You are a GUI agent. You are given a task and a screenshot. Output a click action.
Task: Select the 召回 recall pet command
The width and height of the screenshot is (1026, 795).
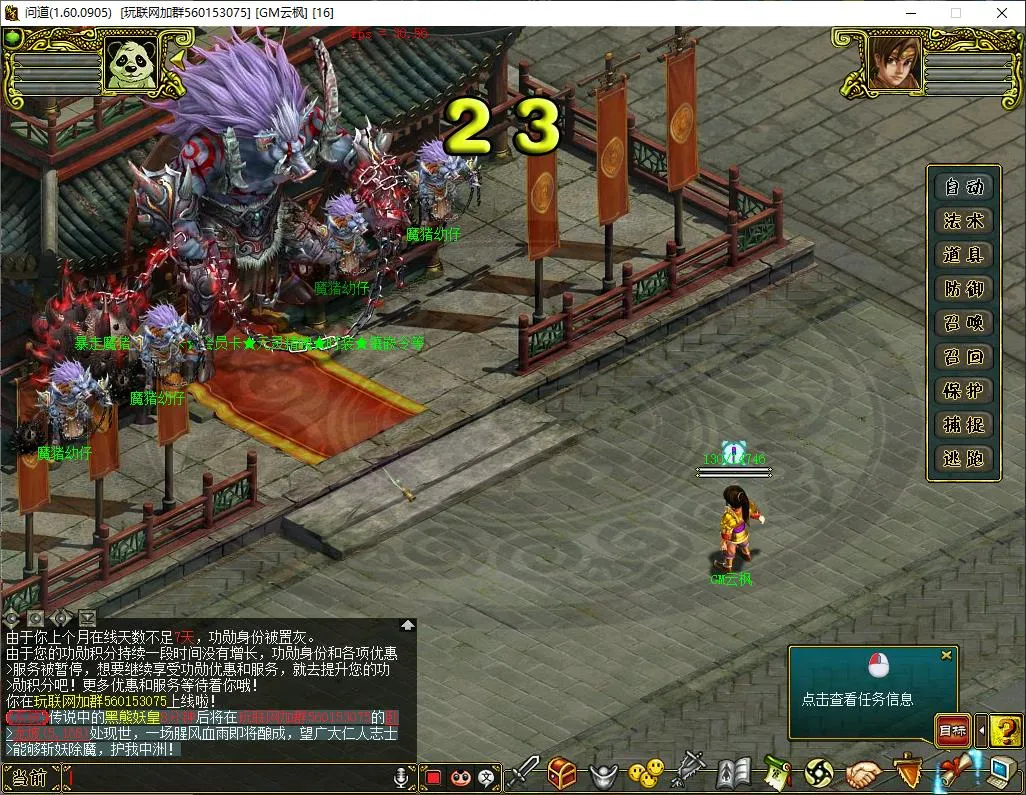pos(963,357)
